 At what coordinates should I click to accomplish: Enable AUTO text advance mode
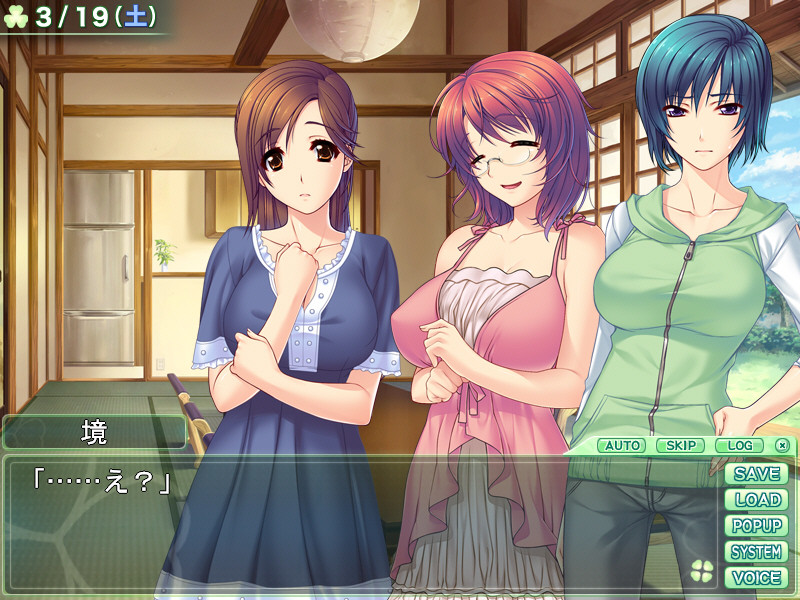pos(623,445)
